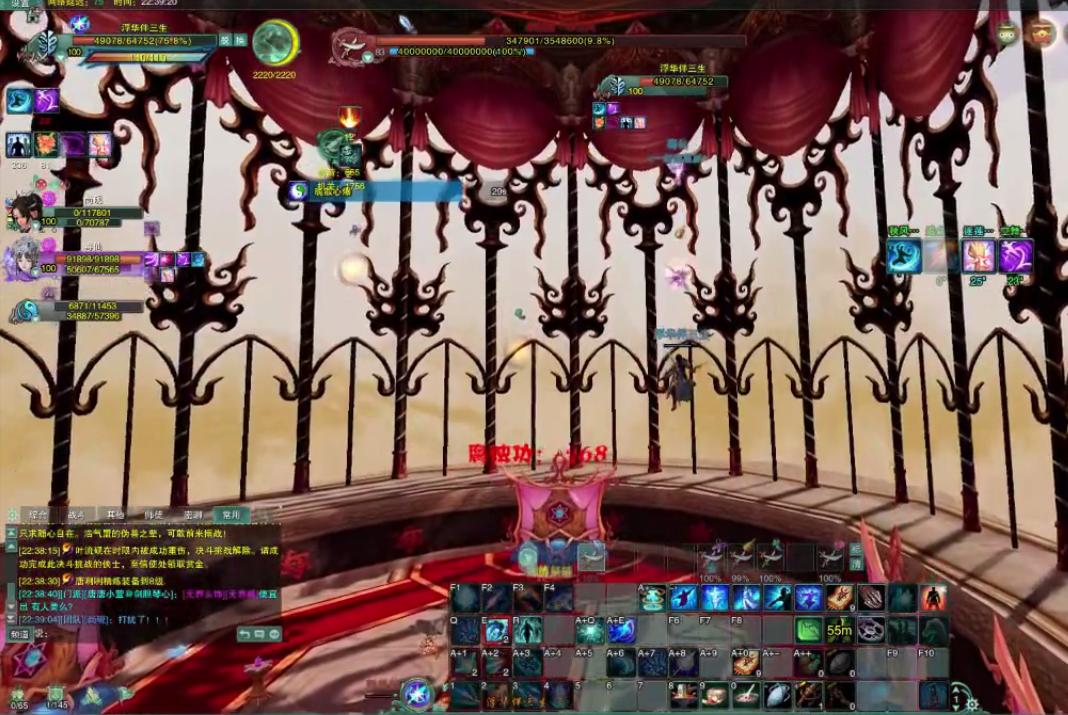The image size is (1068, 715).
Task: Select the pink fairy skill icon on right
Action: (x=977, y=256)
